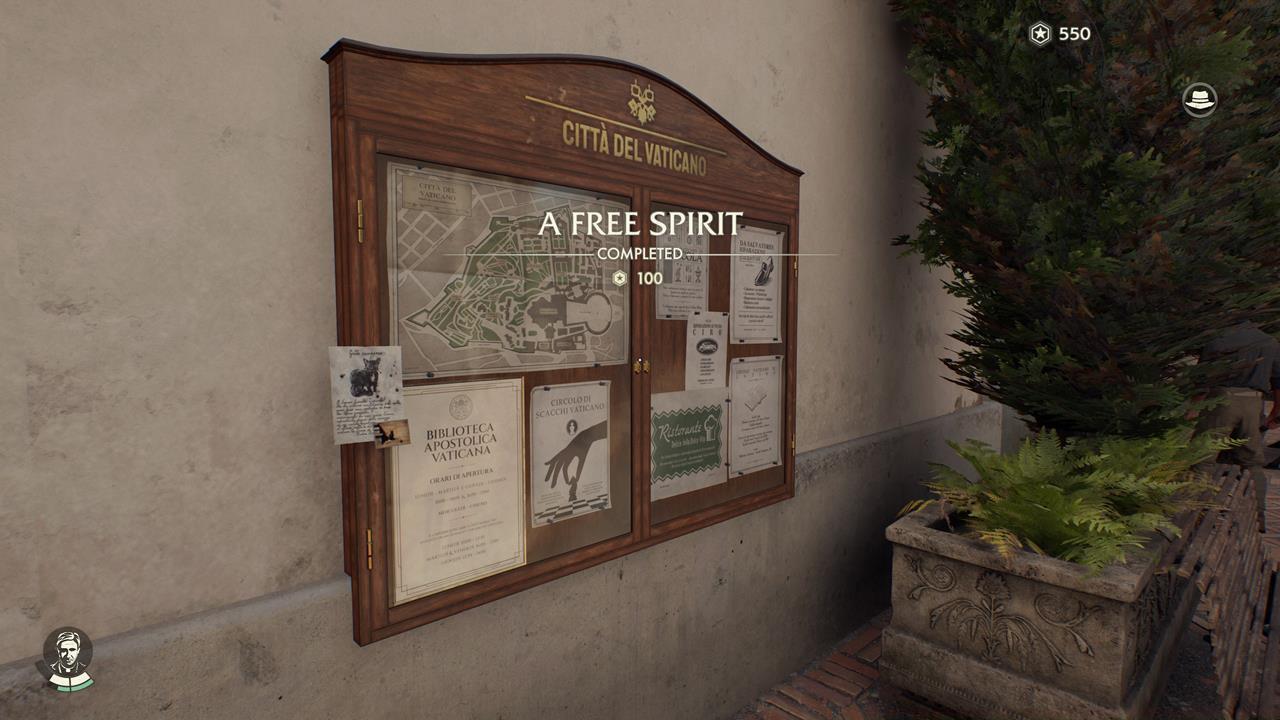1280x720 pixels.
Task: Expand the A Free Spirit notification
Action: click(x=640, y=224)
